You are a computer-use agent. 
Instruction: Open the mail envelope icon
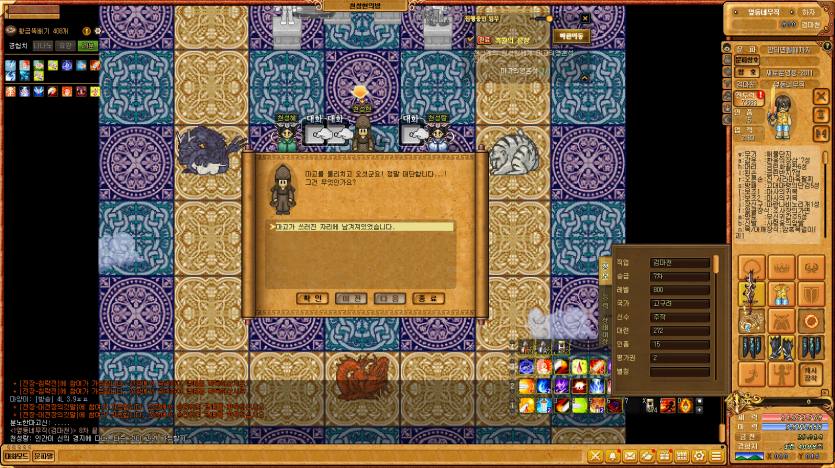point(631,456)
